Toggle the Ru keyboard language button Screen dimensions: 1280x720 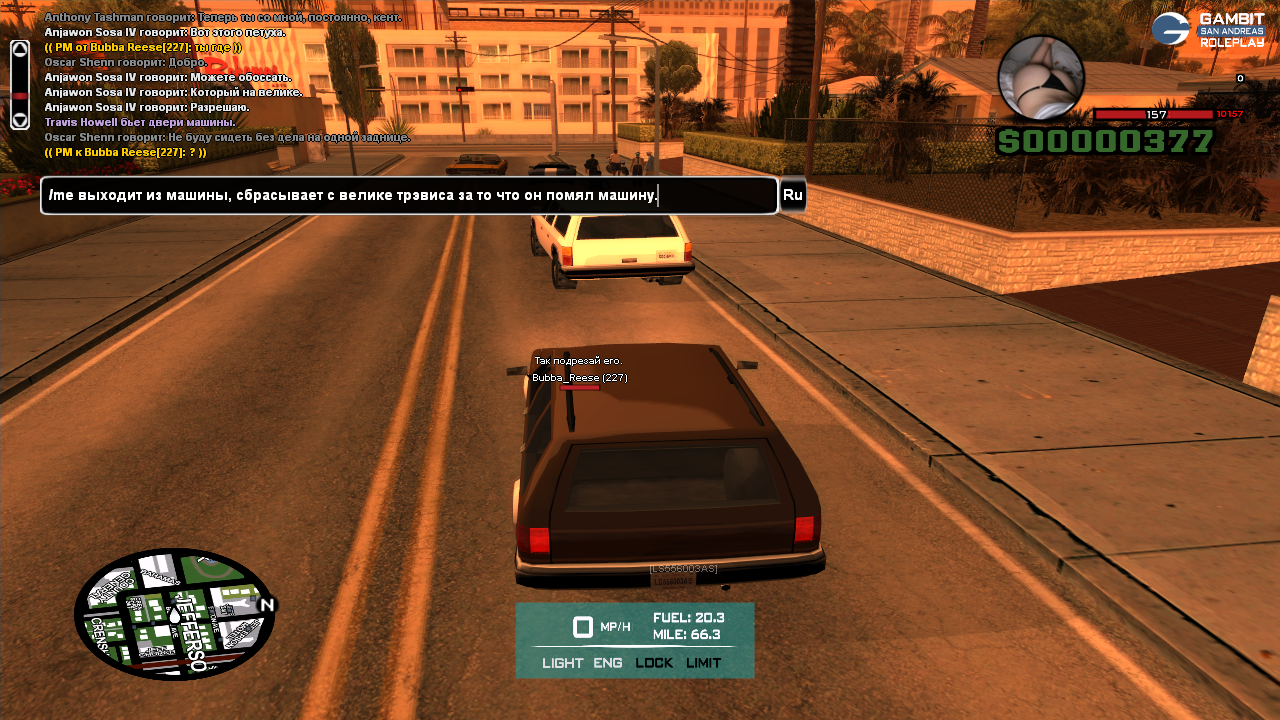coord(793,195)
